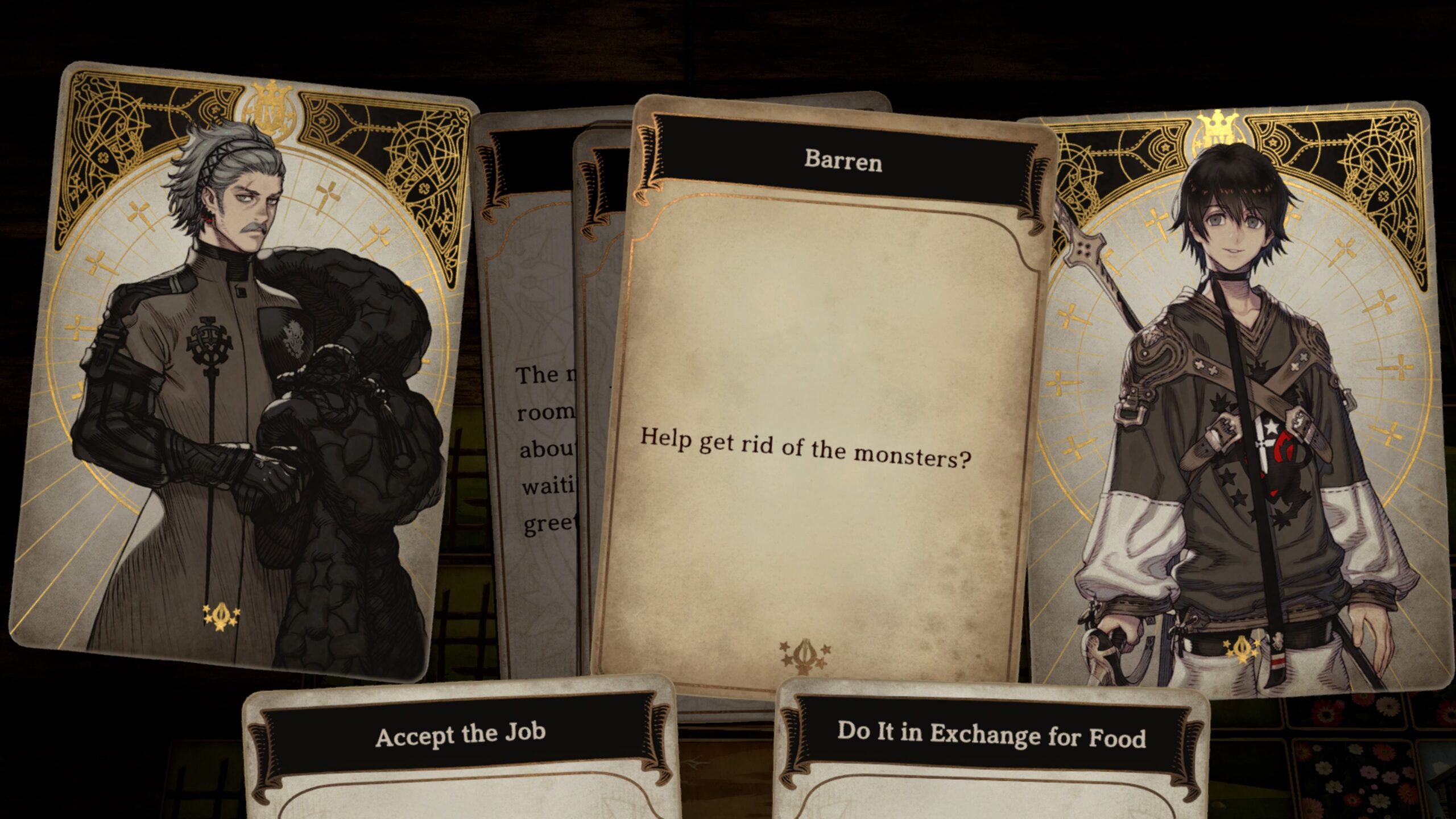The height and width of the screenshot is (819, 1456).
Task: Choose the "Accept the Job" card
Action: [461, 745]
